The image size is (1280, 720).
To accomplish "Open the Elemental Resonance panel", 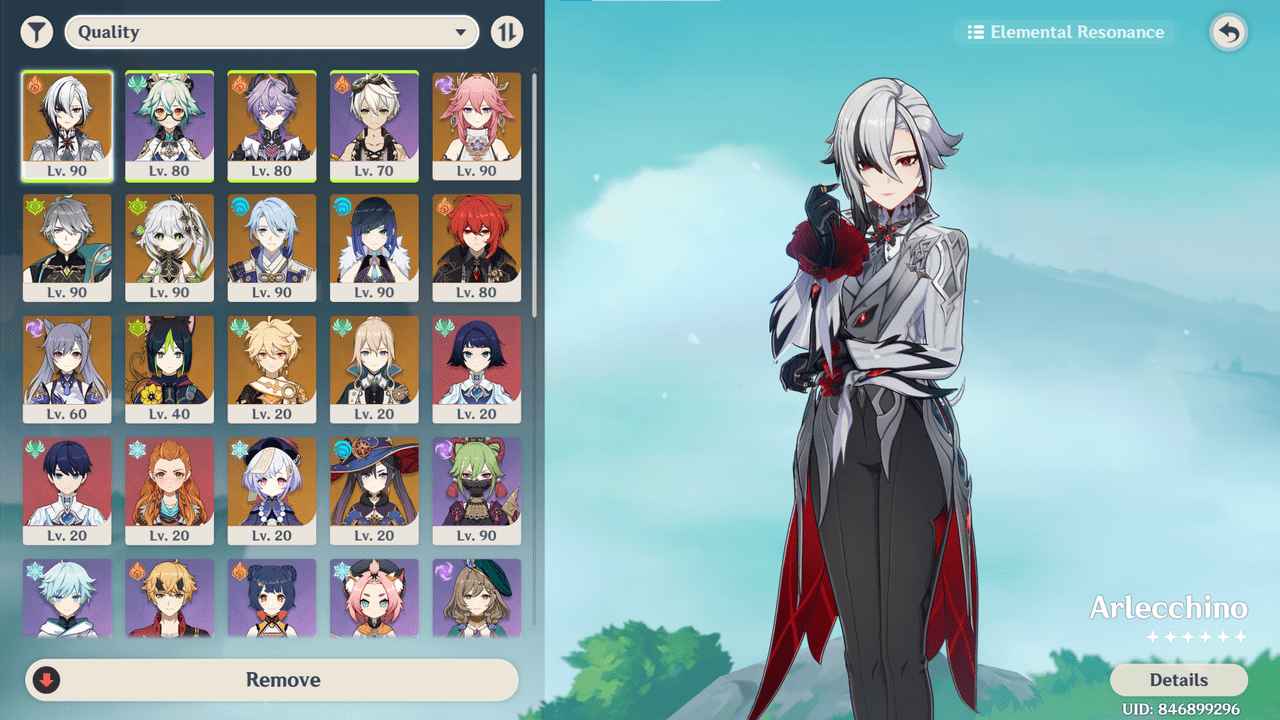I will point(1063,31).
